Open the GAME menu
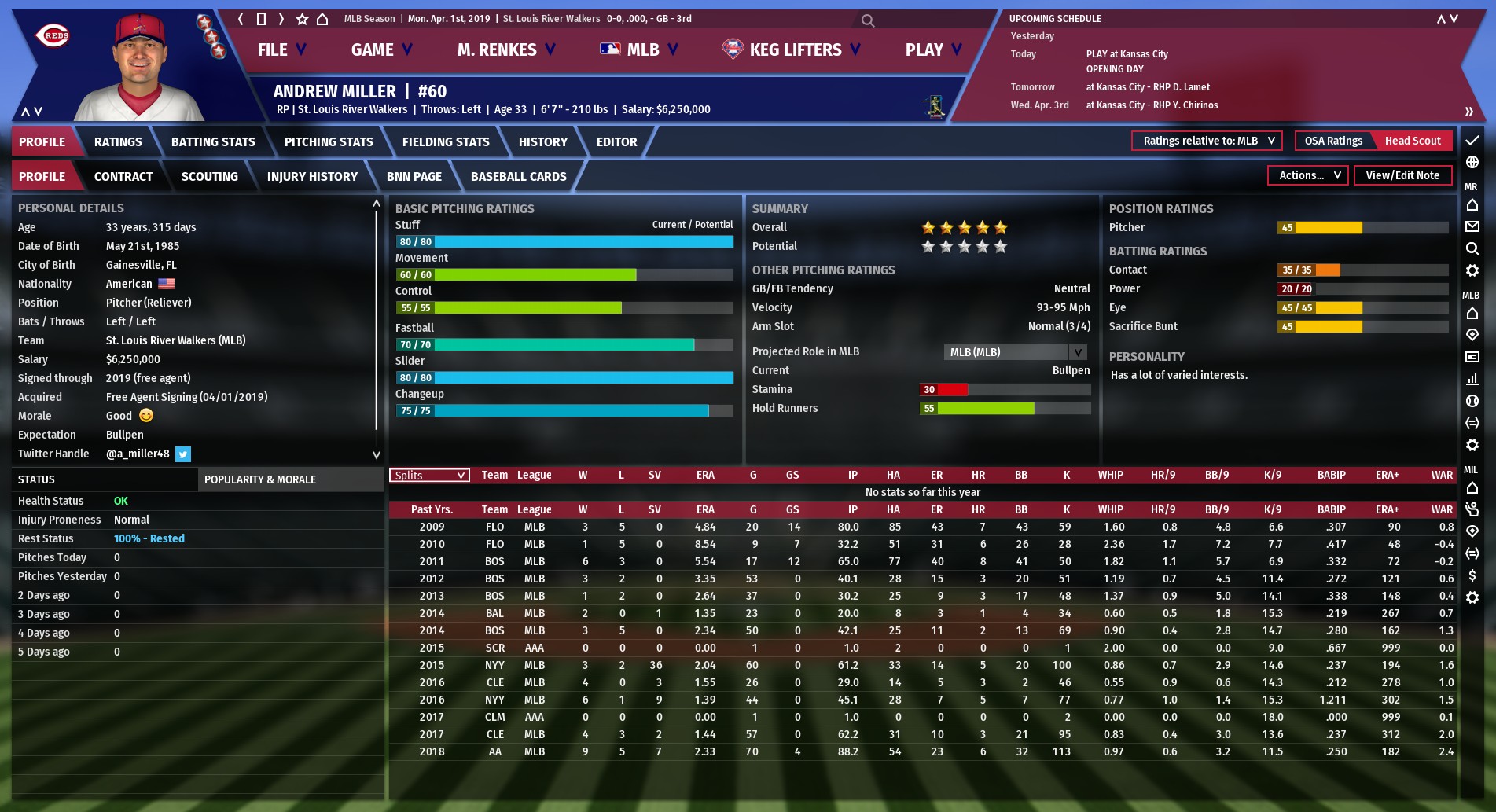This screenshot has height=812, width=1496. point(381,50)
